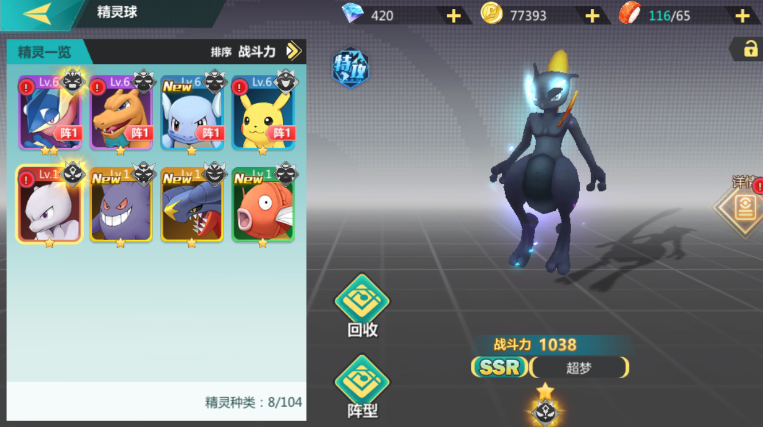The width and height of the screenshot is (763, 427).
Task: Toggle the padlock lock icon
Action: [x=747, y=48]
